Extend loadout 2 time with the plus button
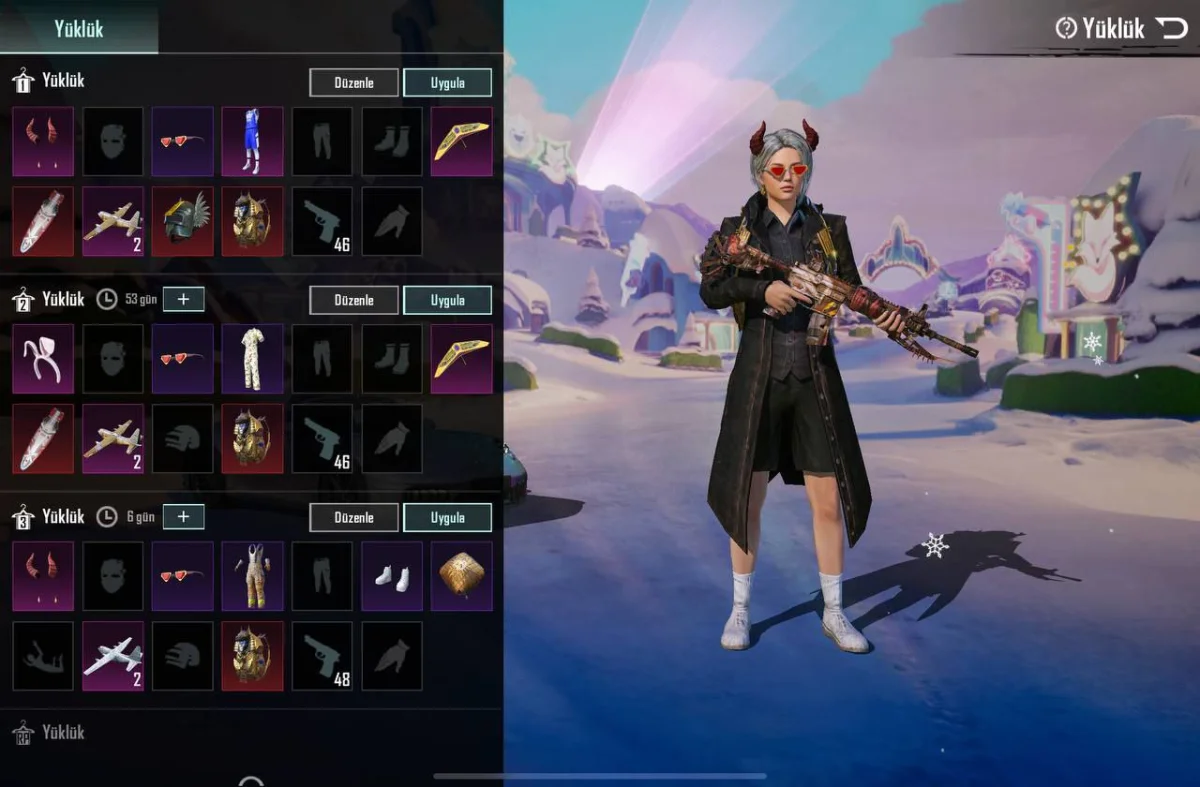Image resolution: width=1200 pixels, height=787 pixels. [x=183, y=299]
